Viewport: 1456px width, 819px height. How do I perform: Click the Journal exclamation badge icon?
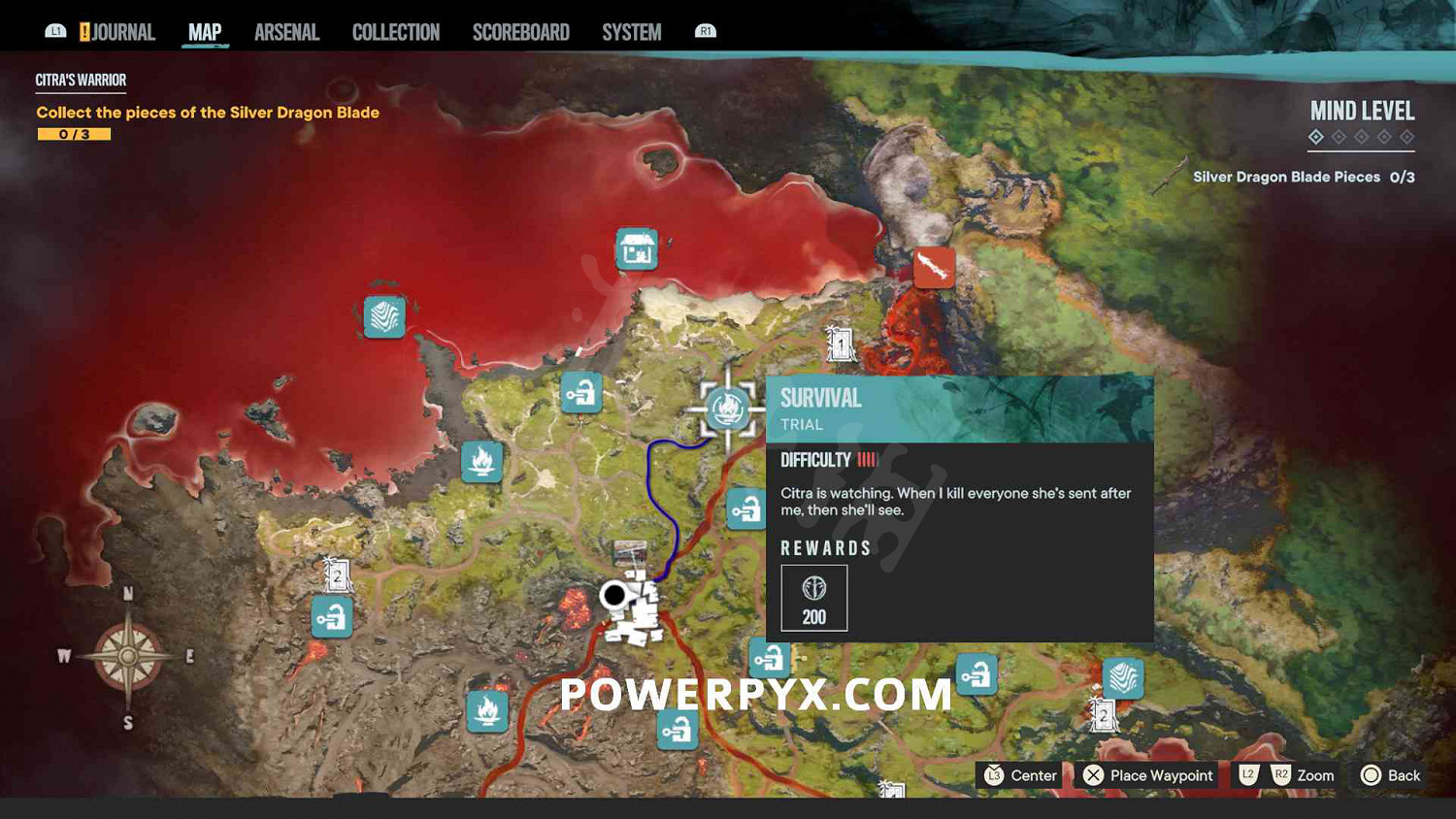click(87, 31)
